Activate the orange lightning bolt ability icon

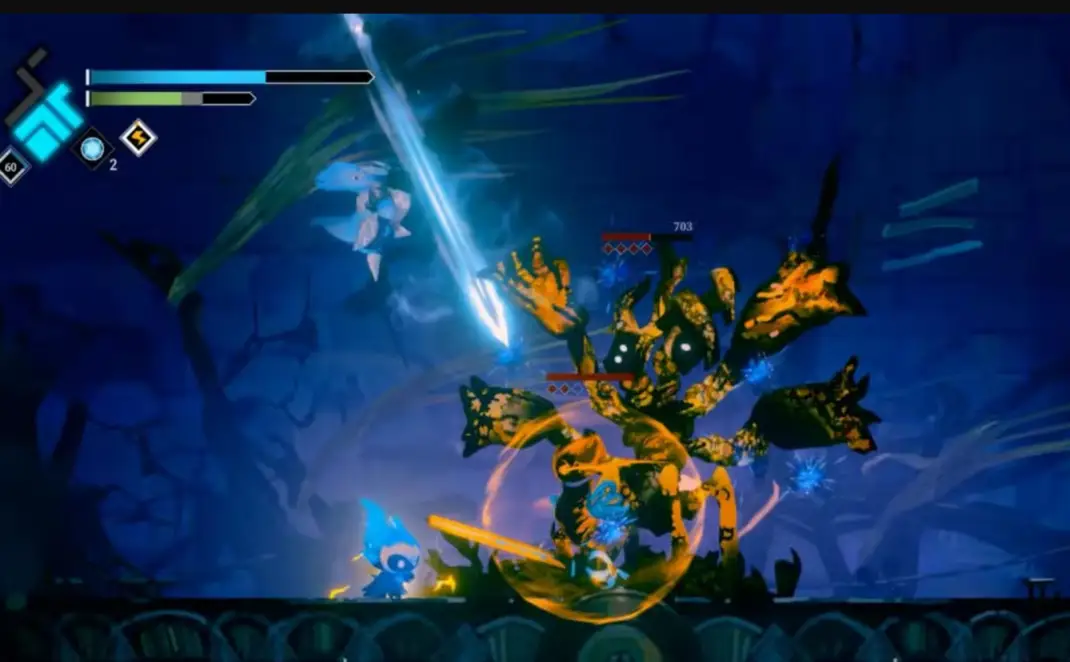[x=138, y=137]
